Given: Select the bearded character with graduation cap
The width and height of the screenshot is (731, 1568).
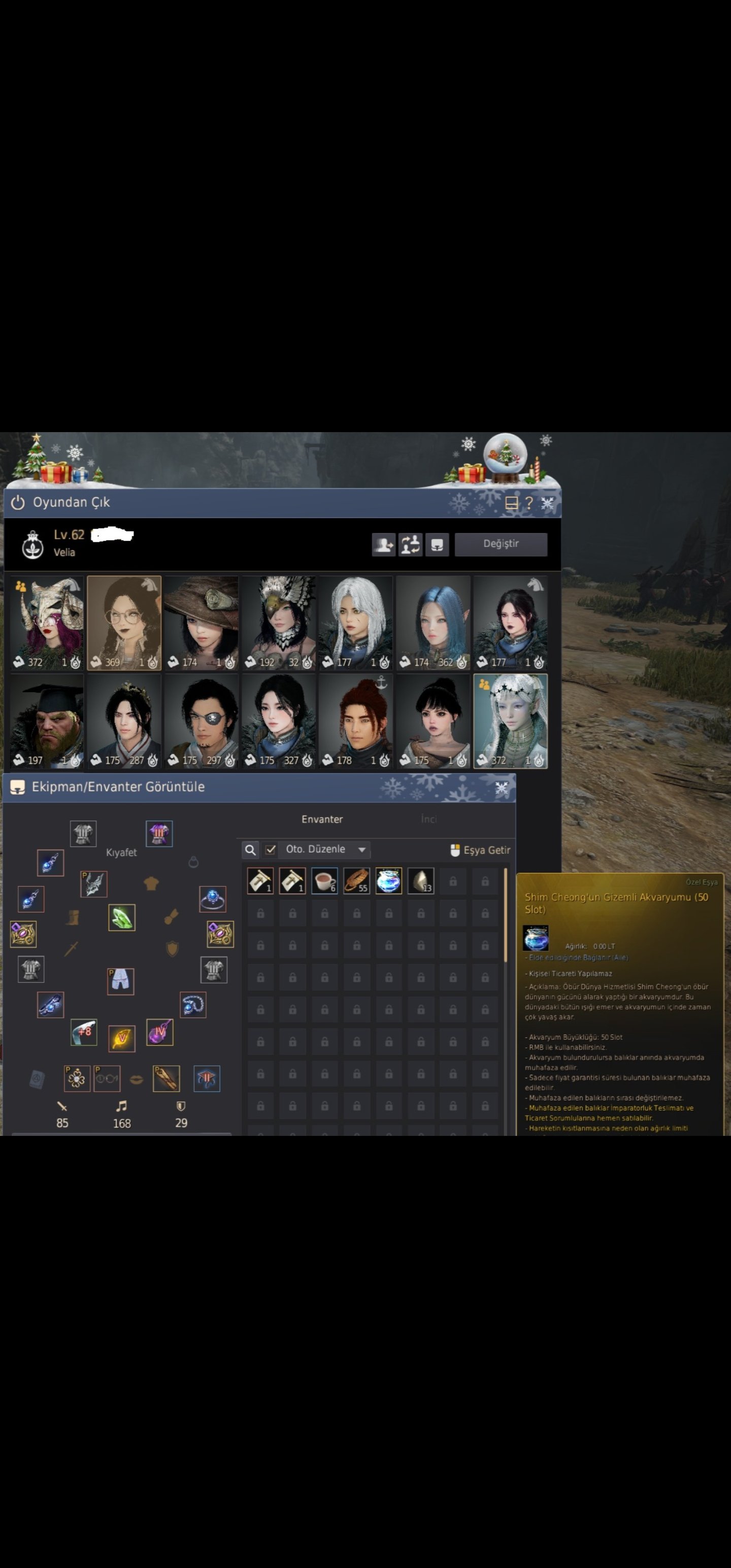Looking at the screenshot, I should (47, 720).
